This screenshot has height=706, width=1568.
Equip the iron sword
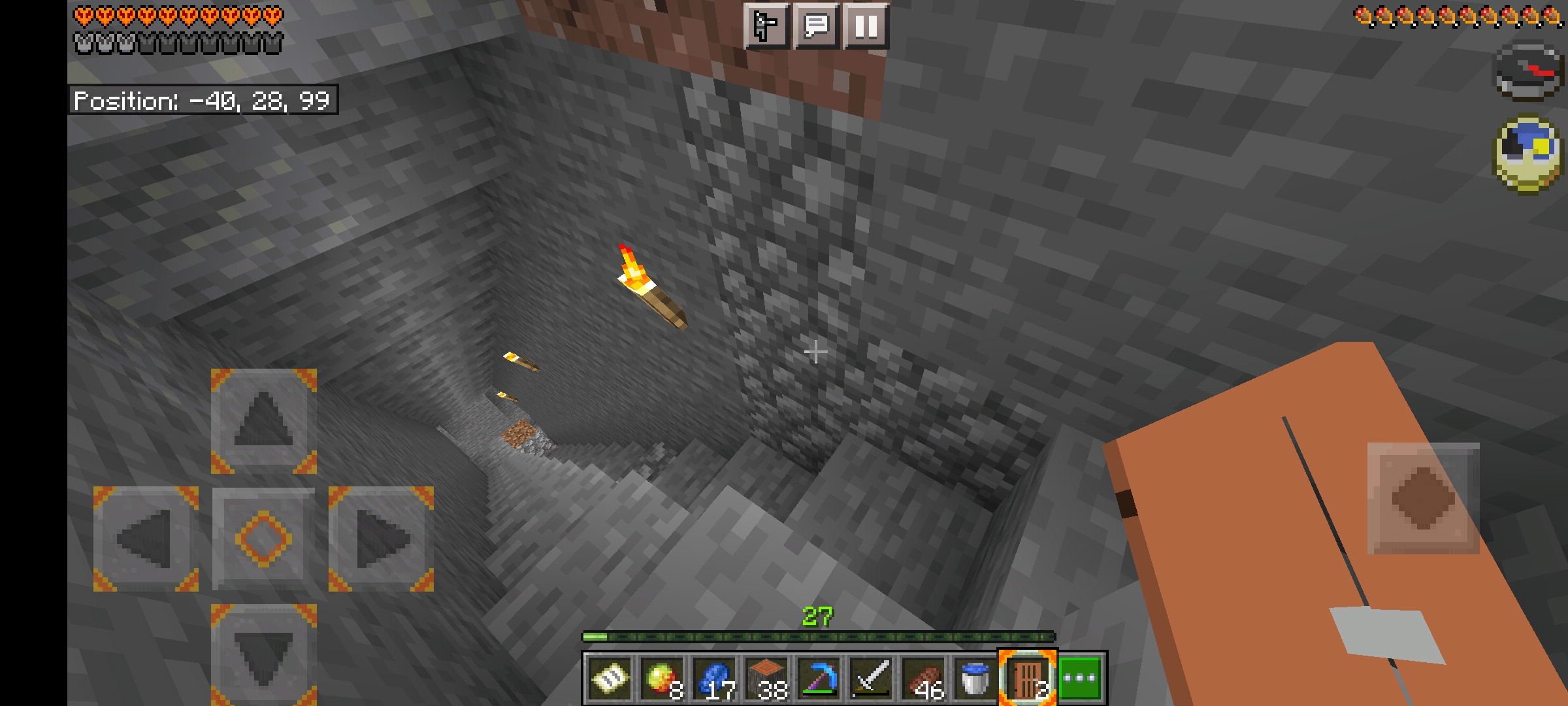[x=872, y=679]
